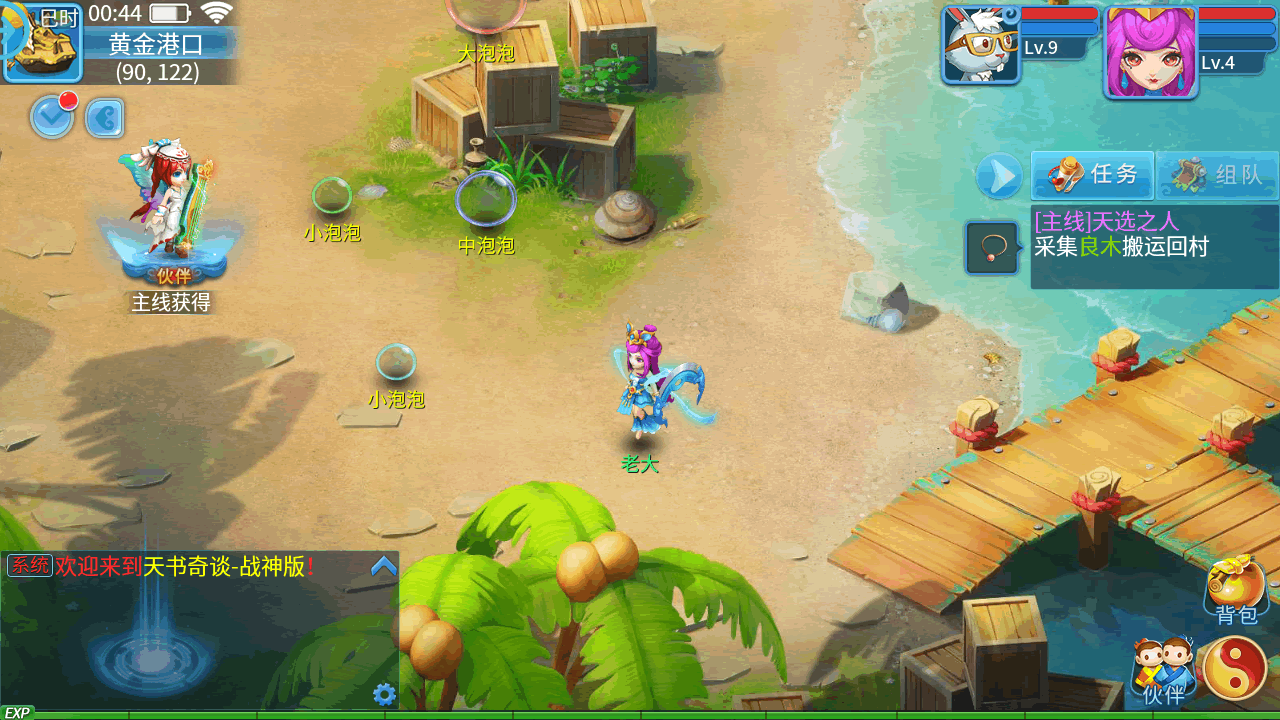Click the checkmark icon with red notification dot

(x=52, y=117)
